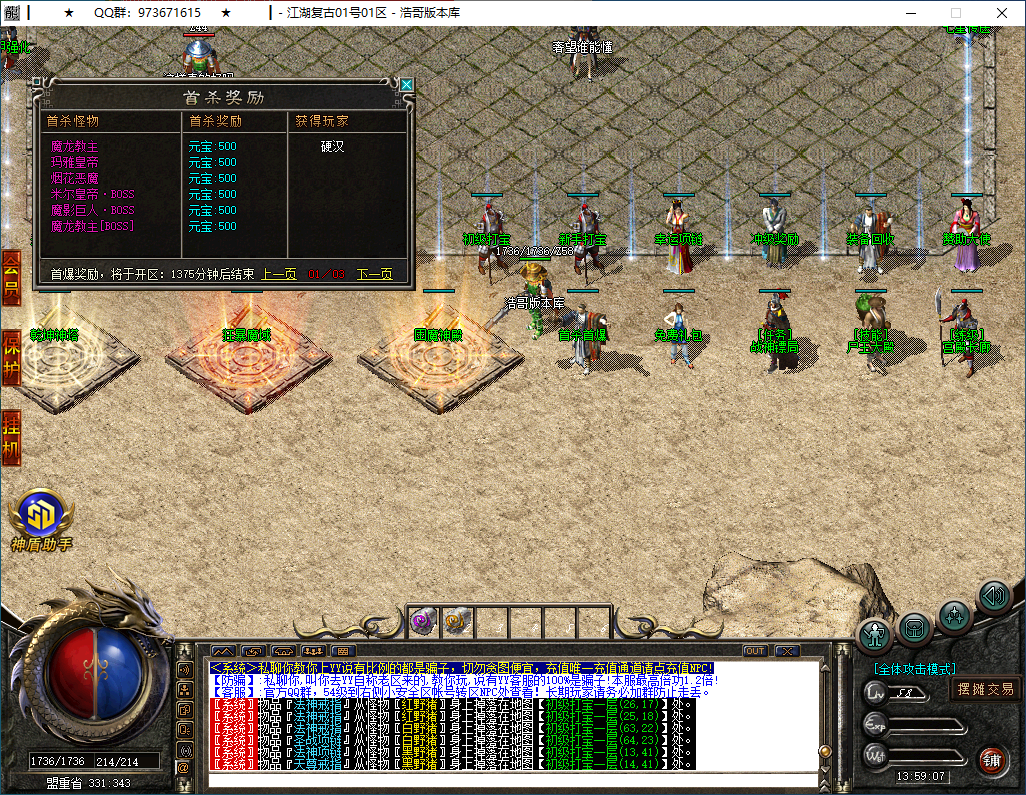The image size is (1026, 795).
Task: Open the 会员 membership side button
Action: coord(11,277)
